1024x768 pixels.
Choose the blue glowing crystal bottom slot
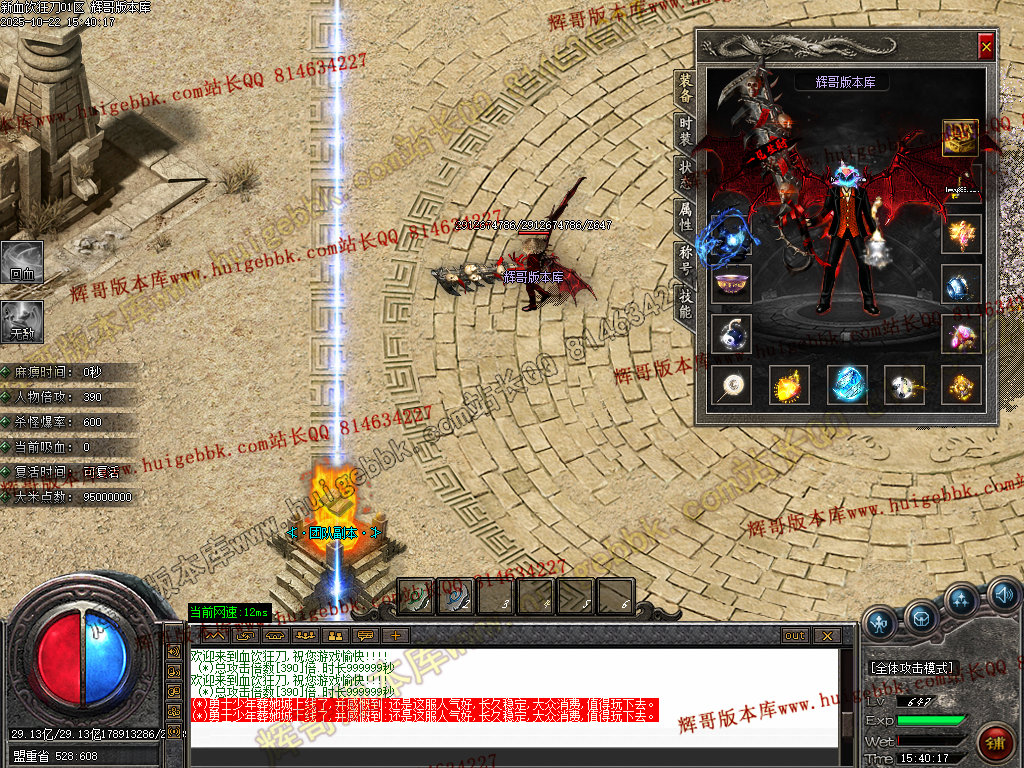(847, 385)
